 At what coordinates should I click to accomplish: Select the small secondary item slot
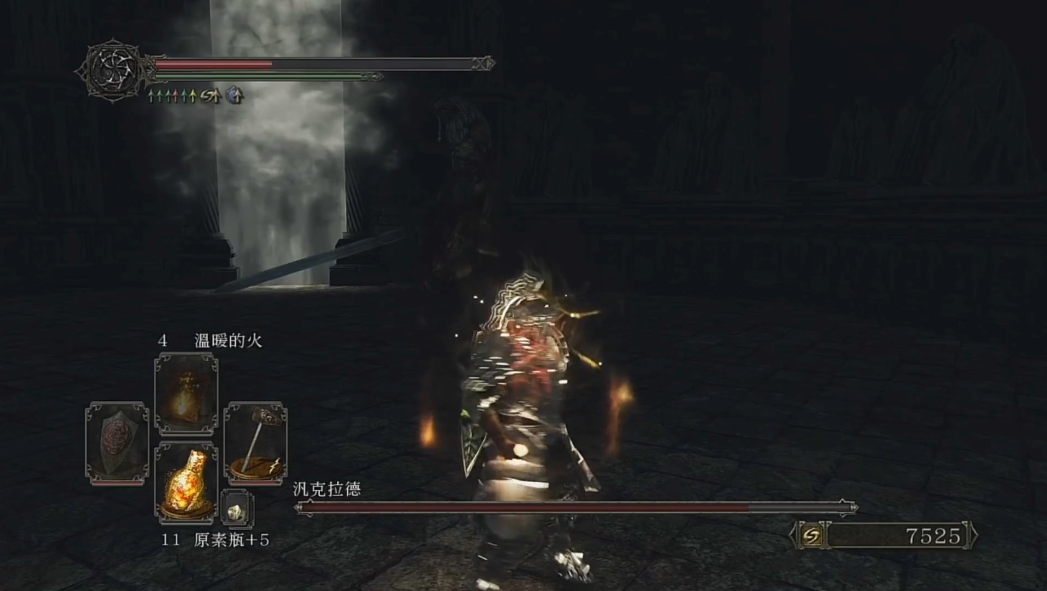point(237,509)
